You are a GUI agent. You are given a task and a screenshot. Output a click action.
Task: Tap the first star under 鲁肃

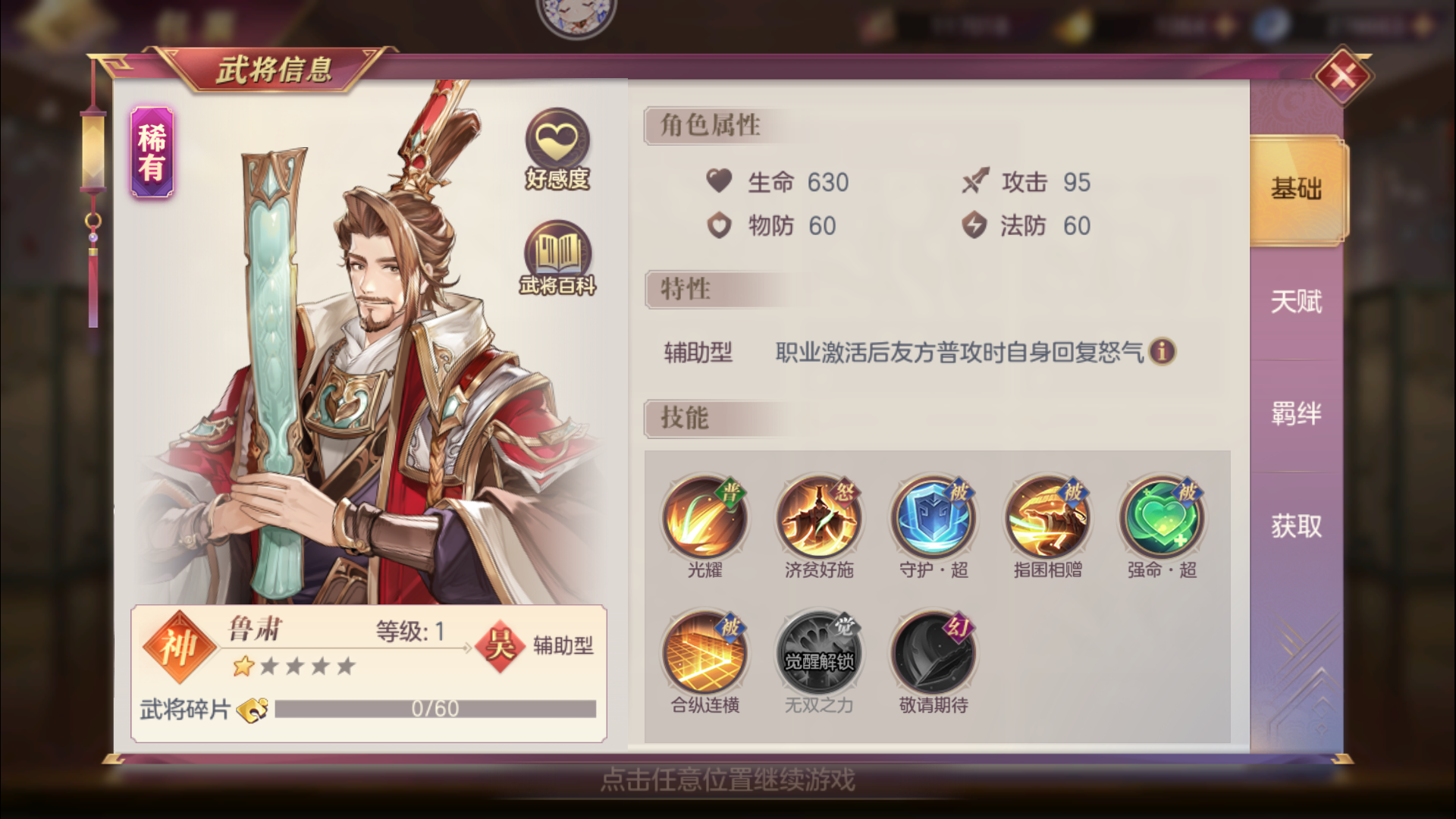243,665
